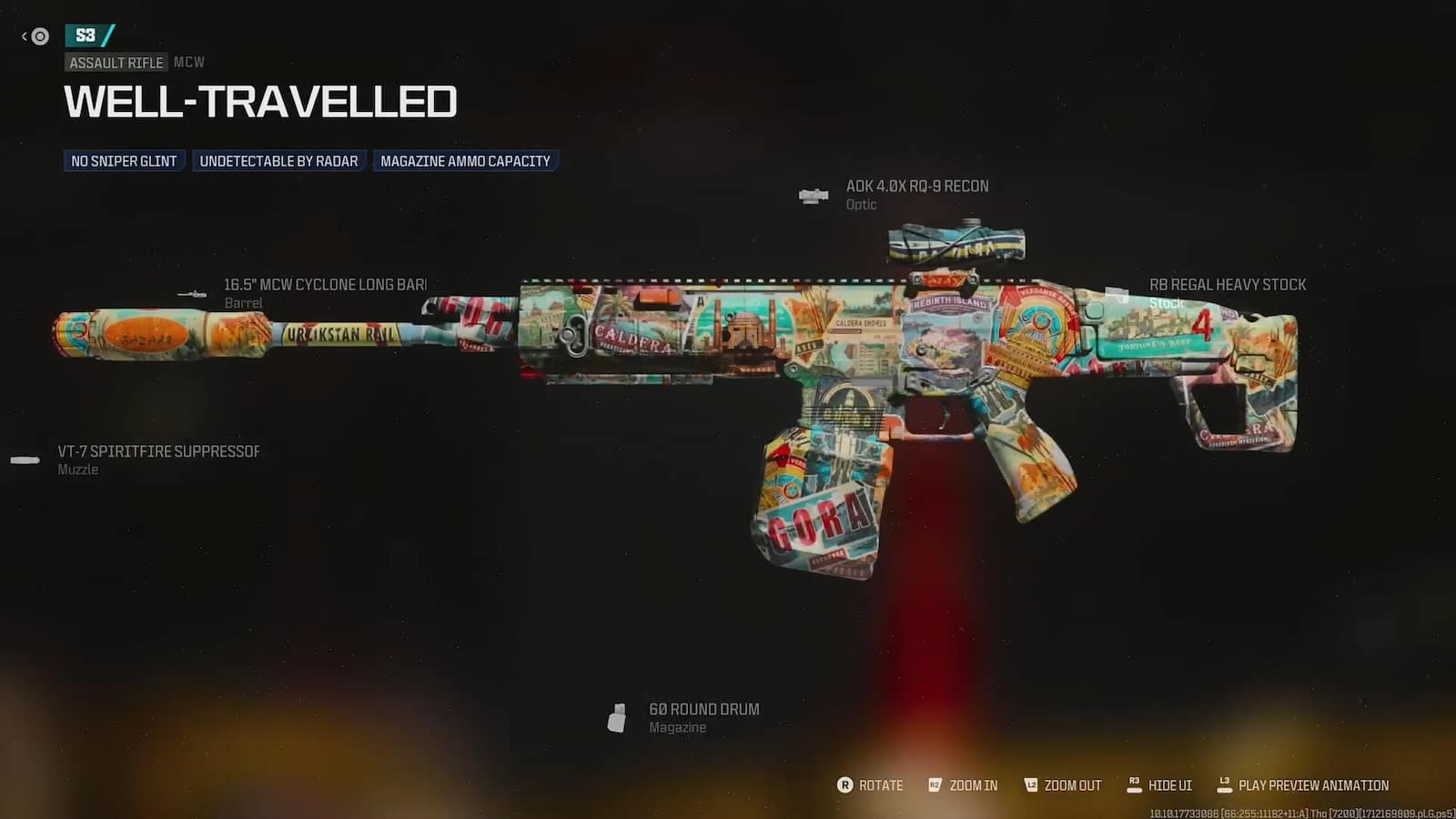Click the RB Regal Heavy Stock icon
Image resolution: width=1456 pixels, height=819 pixels.
pyautogui.click(x=1117, y=291)
